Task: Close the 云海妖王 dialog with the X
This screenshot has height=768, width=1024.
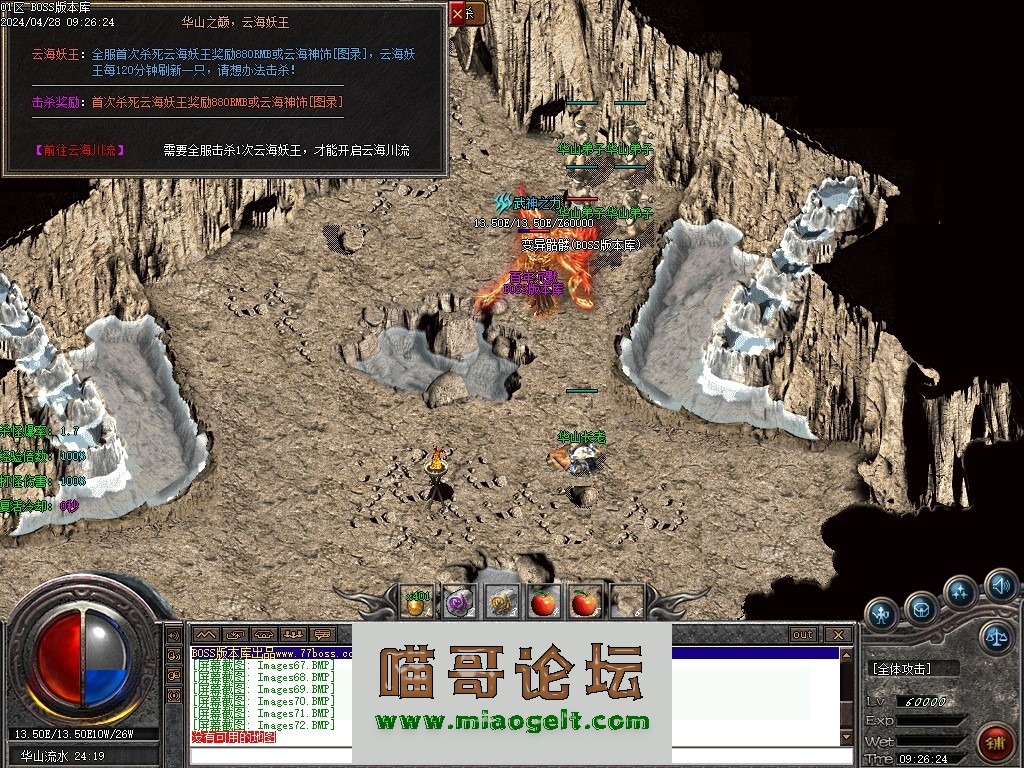Action: click(458, 14)
